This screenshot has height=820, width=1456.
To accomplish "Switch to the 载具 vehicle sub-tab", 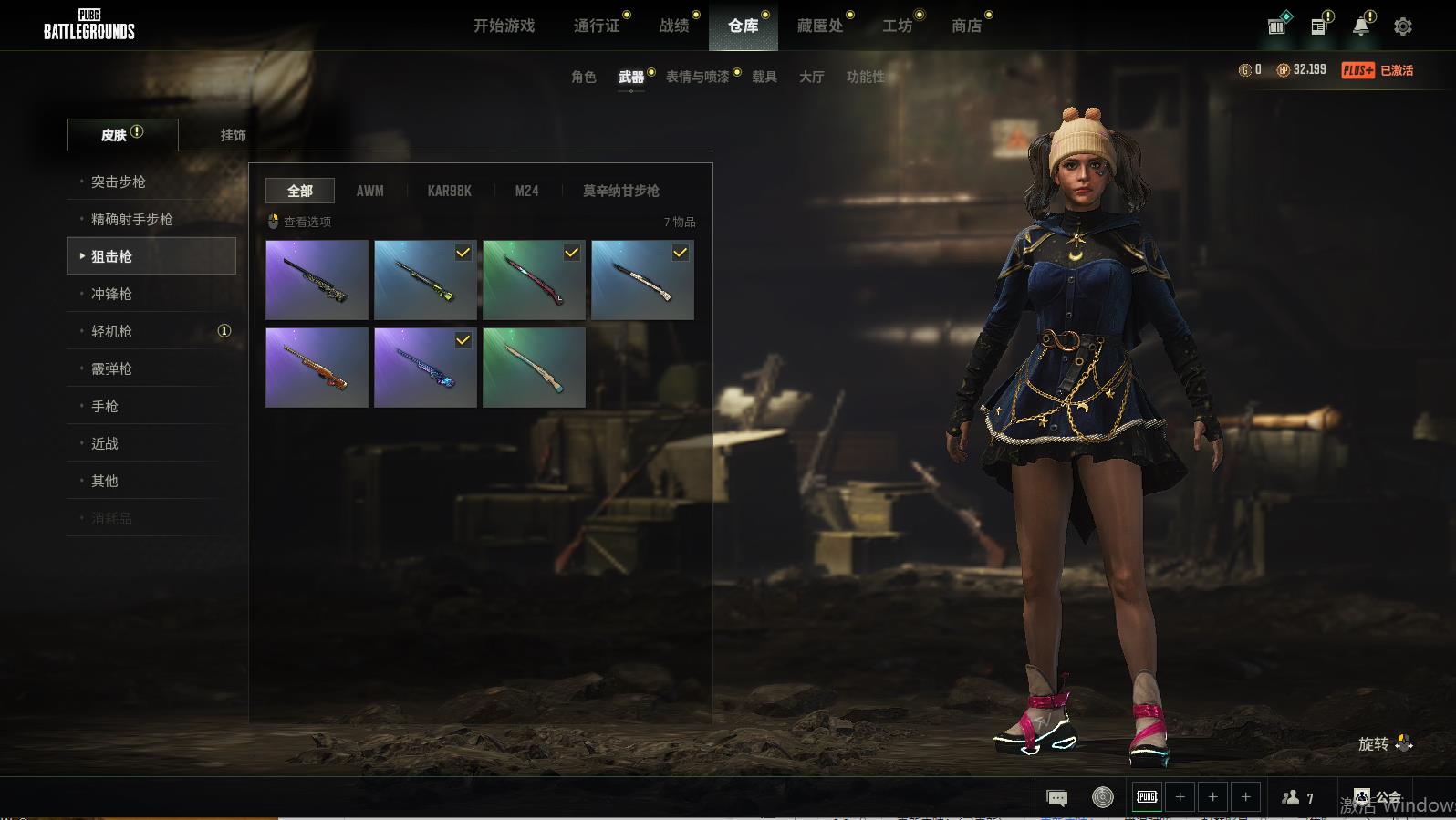I will (764, 77).
